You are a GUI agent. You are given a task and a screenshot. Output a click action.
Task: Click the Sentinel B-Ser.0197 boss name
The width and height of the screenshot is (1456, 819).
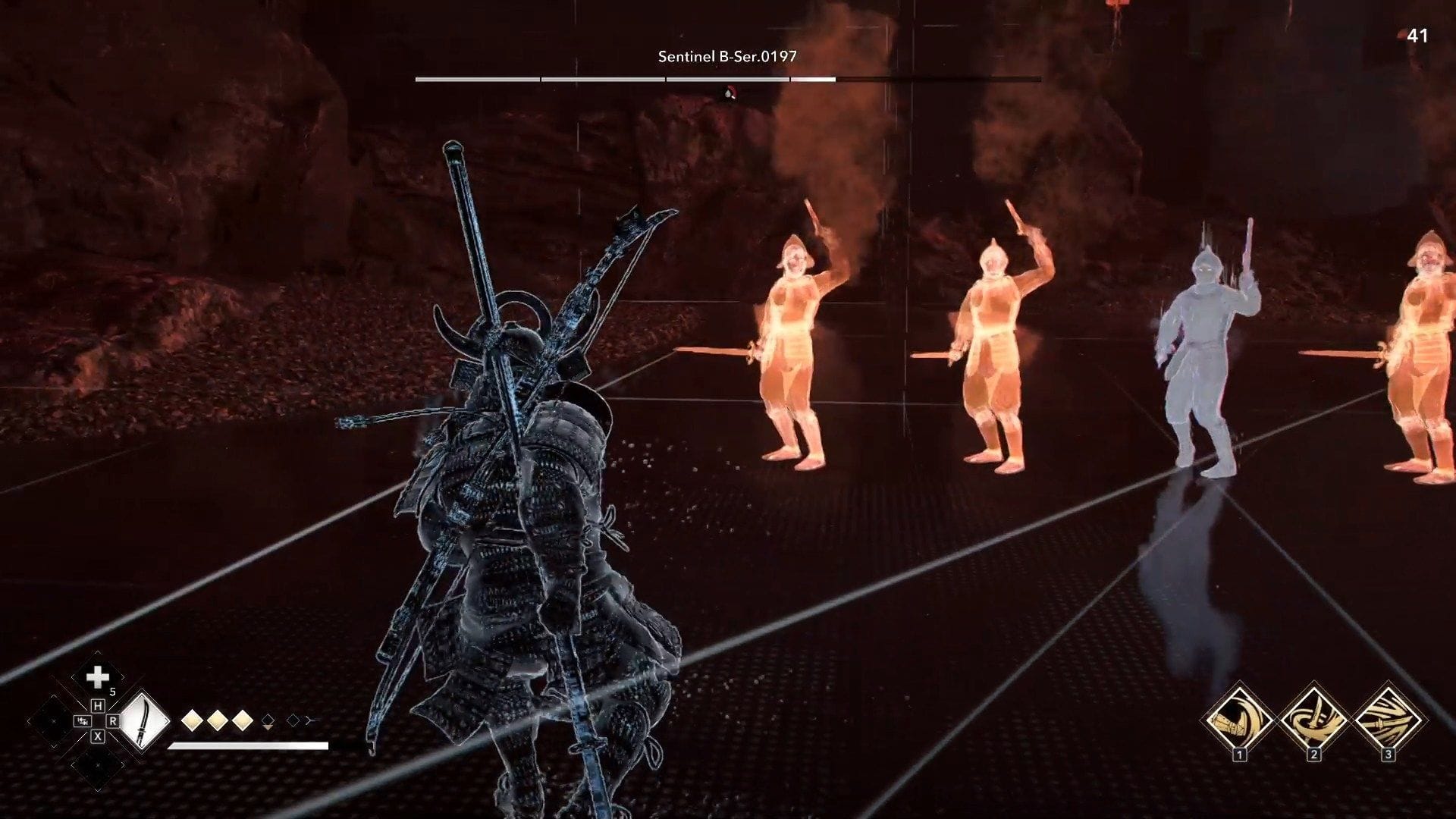(726, 55)
